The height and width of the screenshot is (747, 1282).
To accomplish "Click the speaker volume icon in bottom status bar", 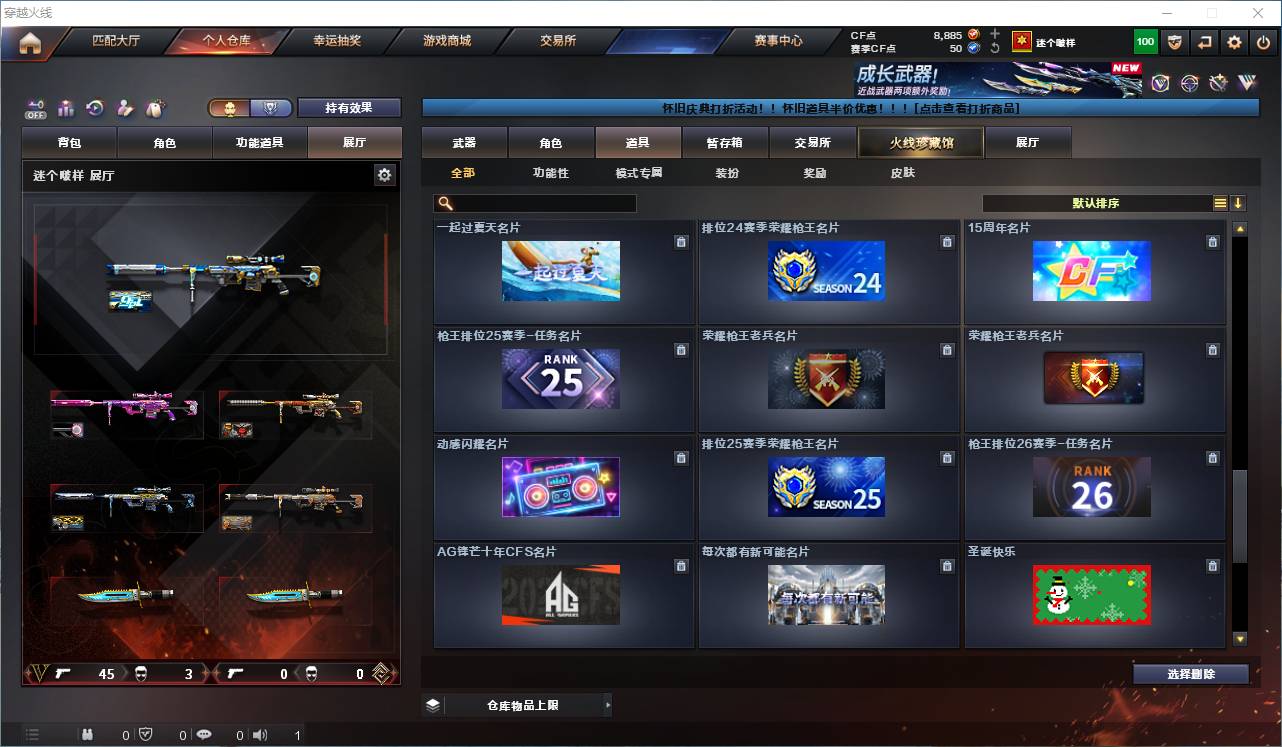I will pyautogui.click(x=259, y=734).
